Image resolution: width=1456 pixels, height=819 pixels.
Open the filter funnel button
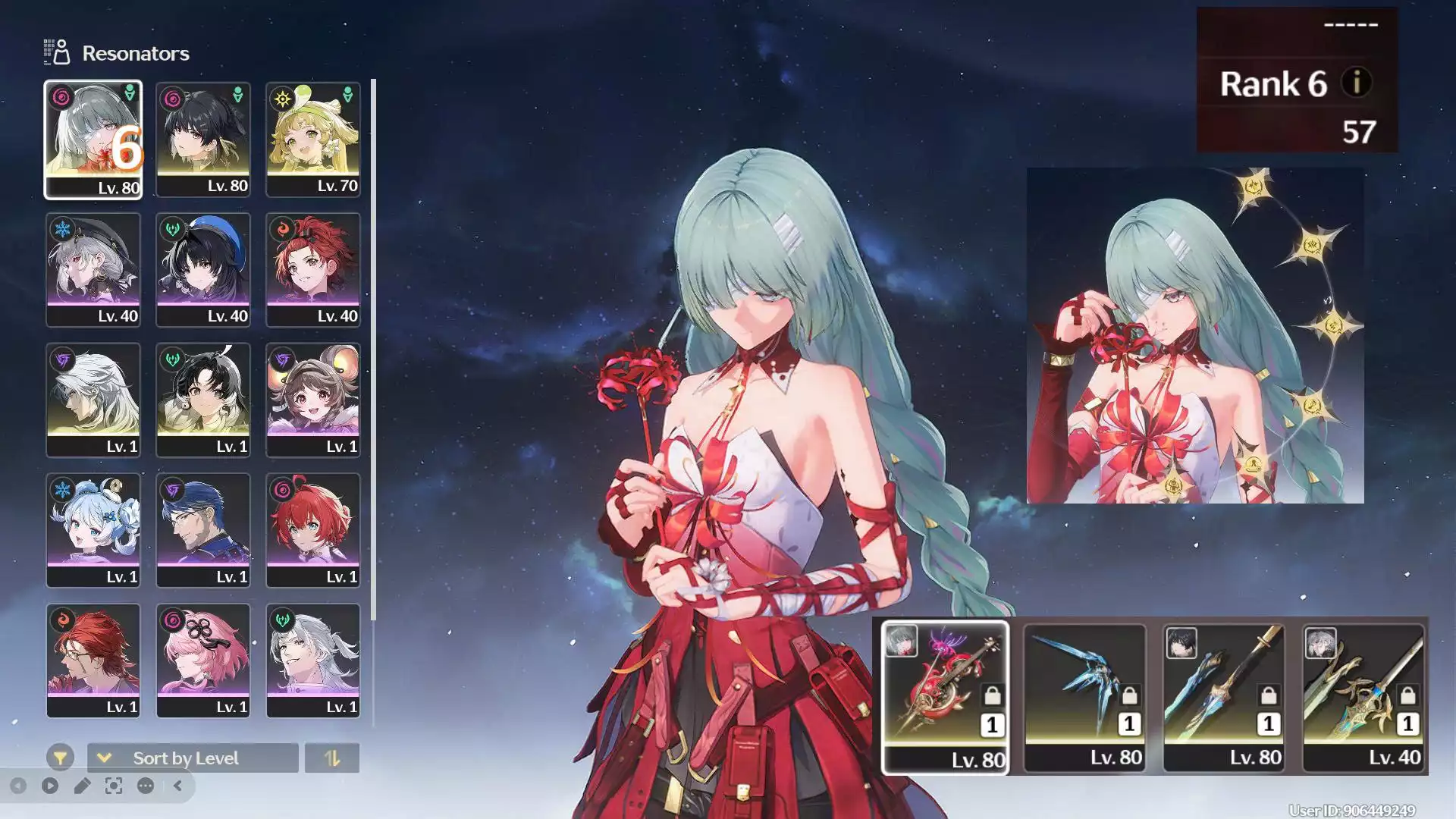click(x=60, y=758)
